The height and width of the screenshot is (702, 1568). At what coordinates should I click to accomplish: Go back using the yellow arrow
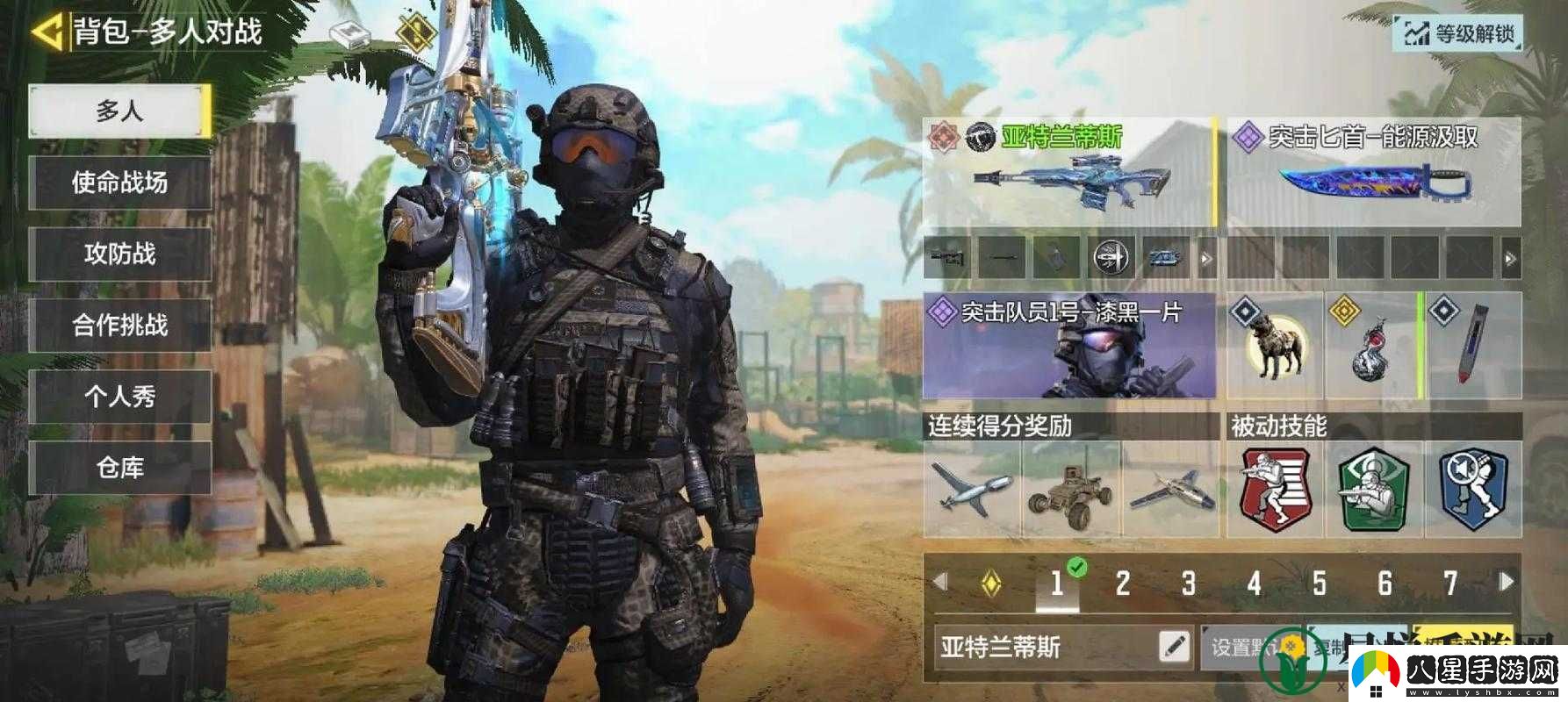(x=47, y=32)
